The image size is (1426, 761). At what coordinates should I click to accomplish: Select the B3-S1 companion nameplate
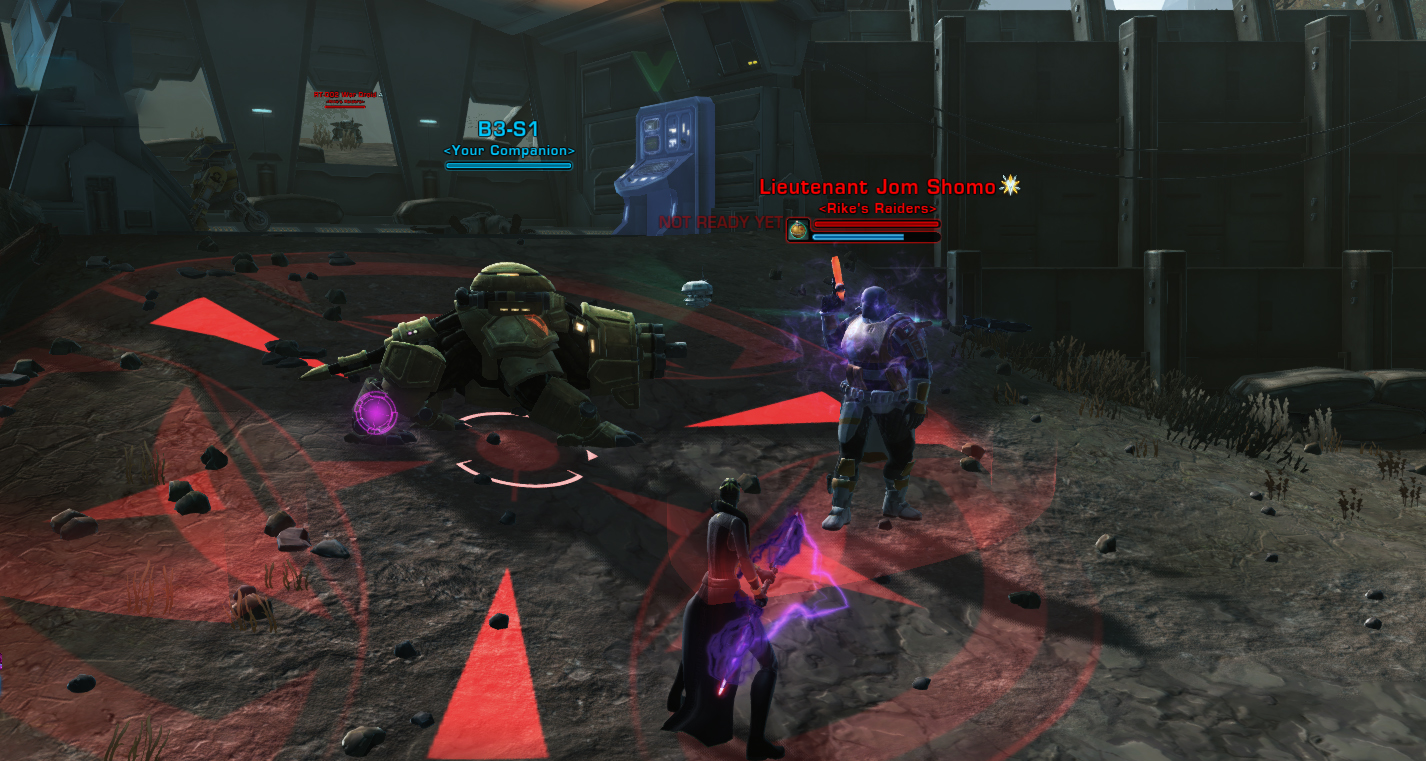[x=508, y=130]
